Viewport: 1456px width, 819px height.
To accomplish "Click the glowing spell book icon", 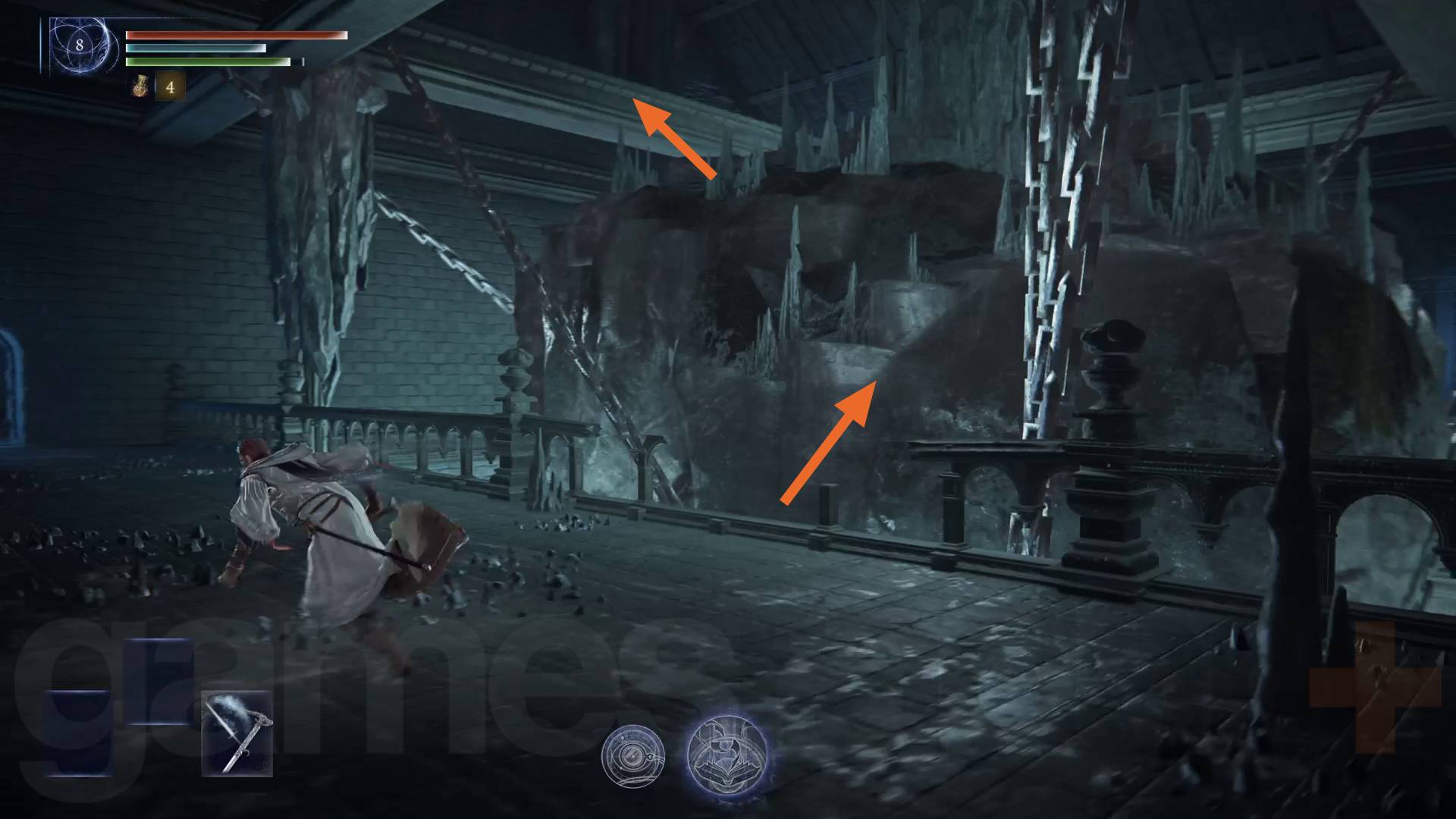I will (726, 753).
